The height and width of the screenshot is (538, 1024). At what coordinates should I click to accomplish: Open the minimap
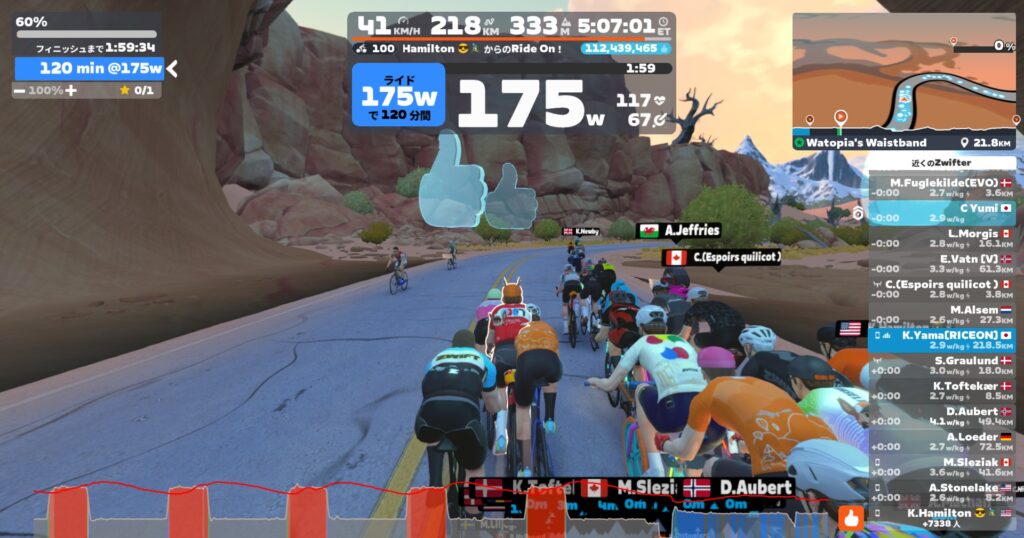(903, 72)
